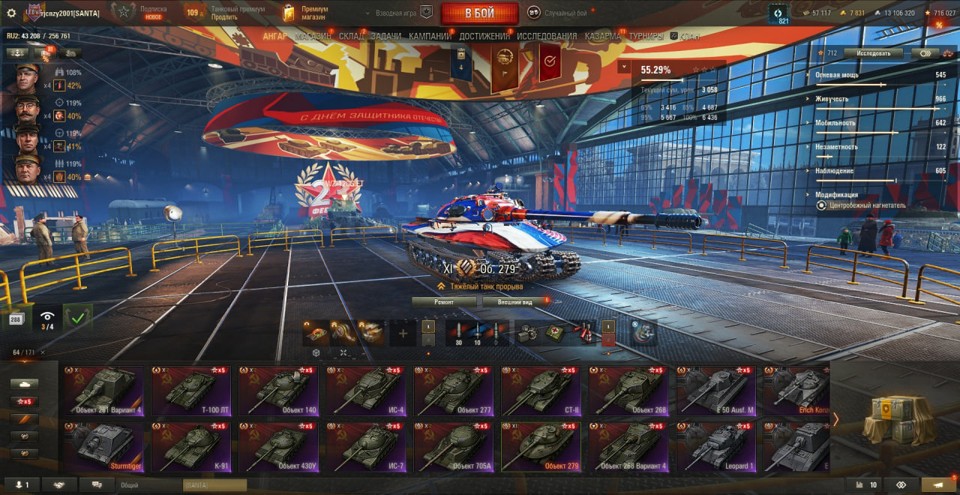The height and width of the screenshot is (495, 960).
Task: Choose the T-100 ЛТ tank card
Action: (190, 390)
